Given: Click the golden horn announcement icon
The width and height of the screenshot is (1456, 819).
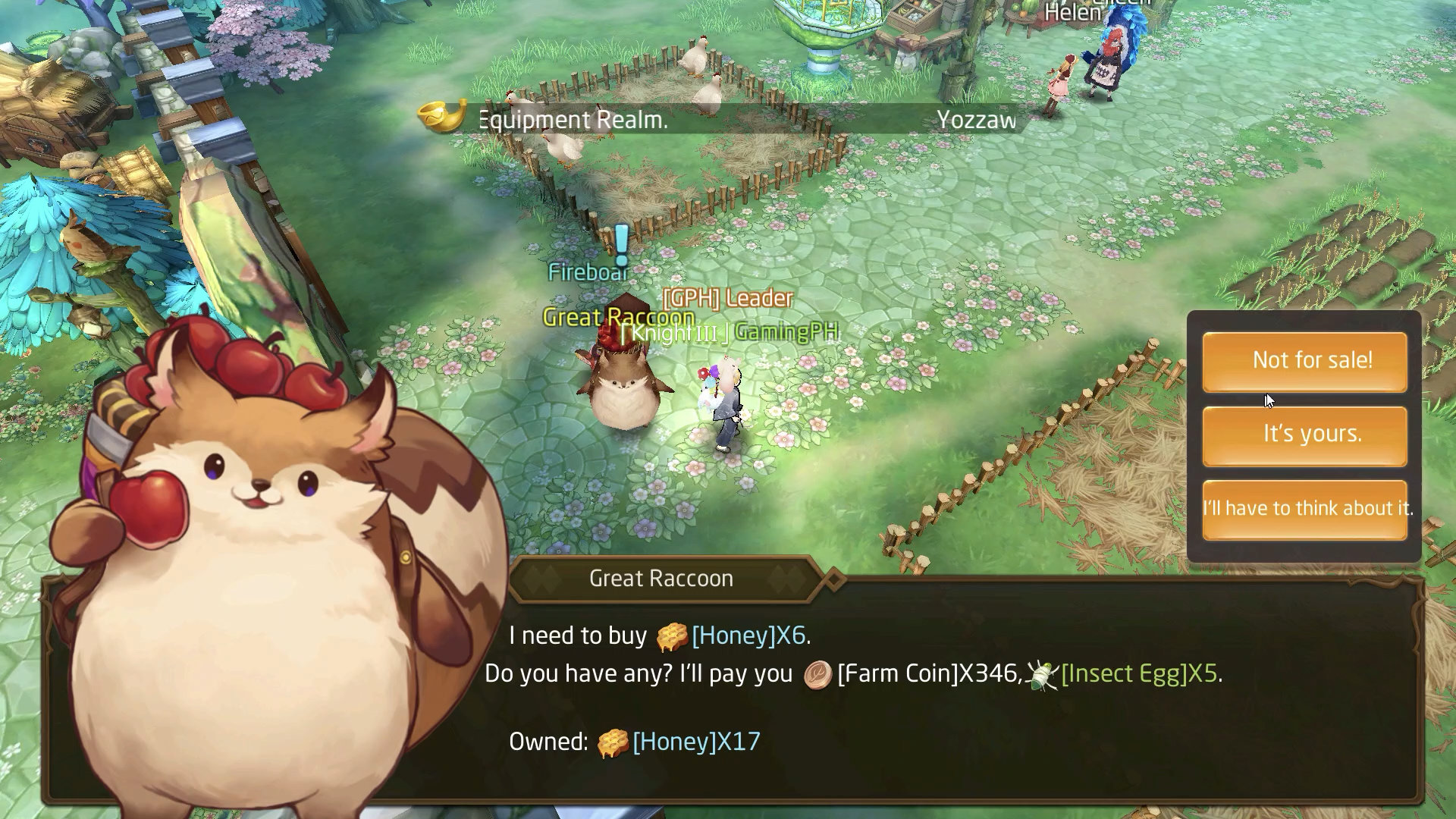Looking at the screenshot, I should tap(441, 118).
